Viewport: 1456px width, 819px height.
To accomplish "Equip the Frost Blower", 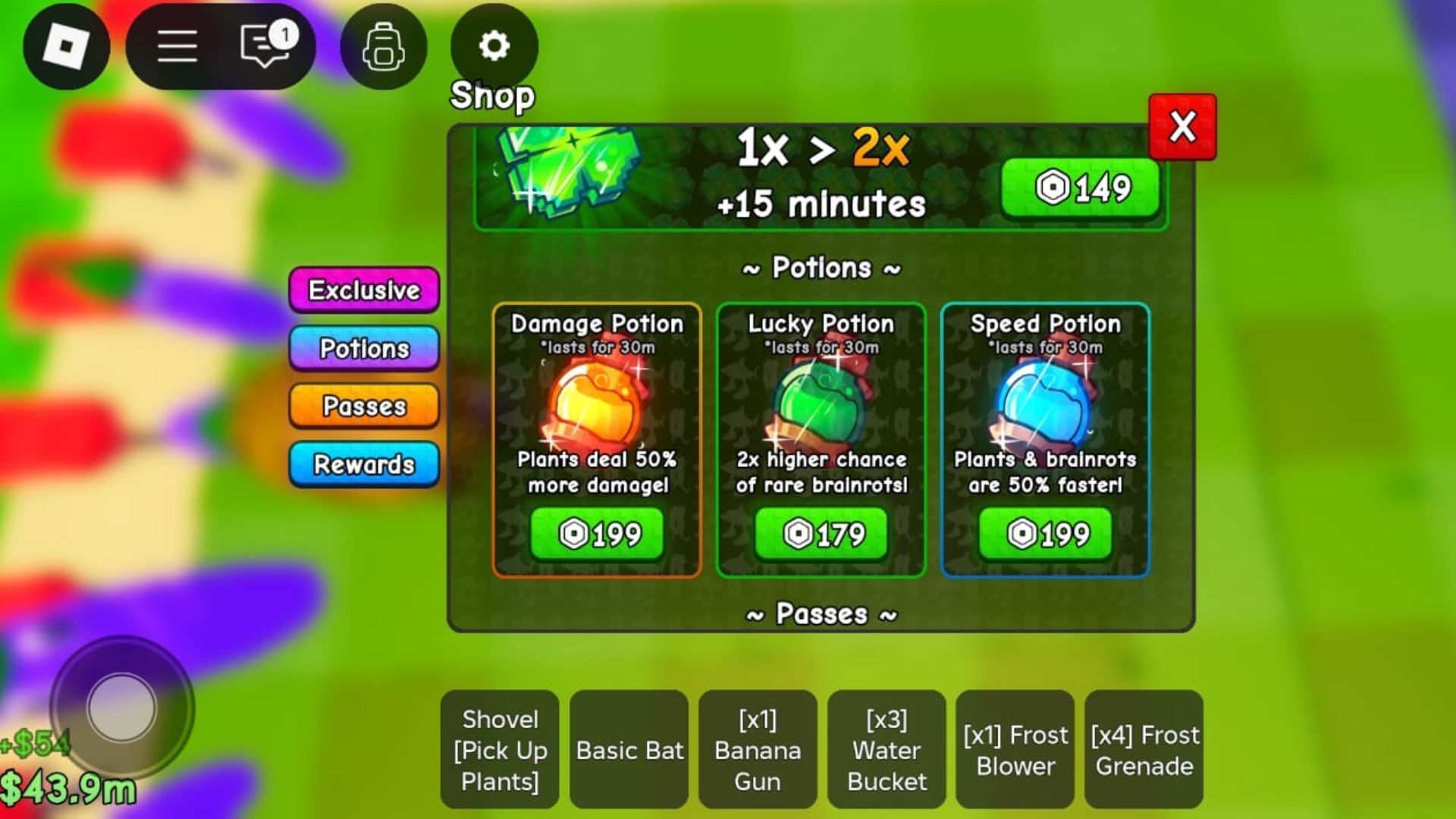I will pyautogui.click(x=1015, y=749).
